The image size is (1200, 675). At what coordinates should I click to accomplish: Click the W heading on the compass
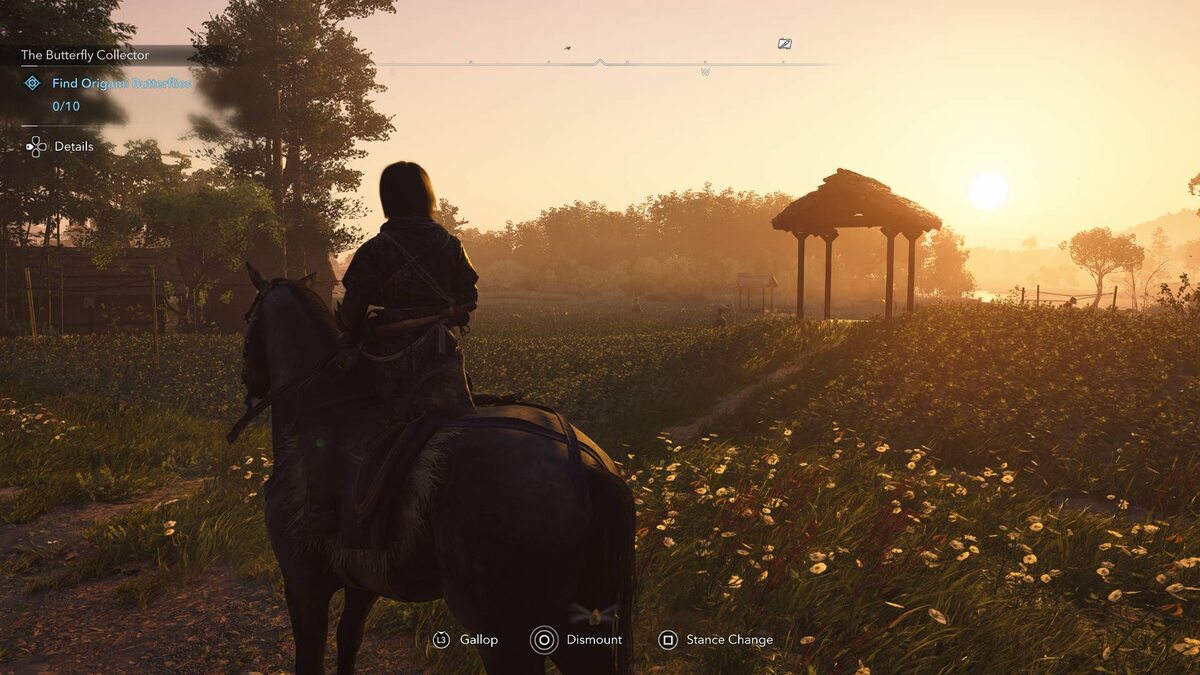(705, 73)
